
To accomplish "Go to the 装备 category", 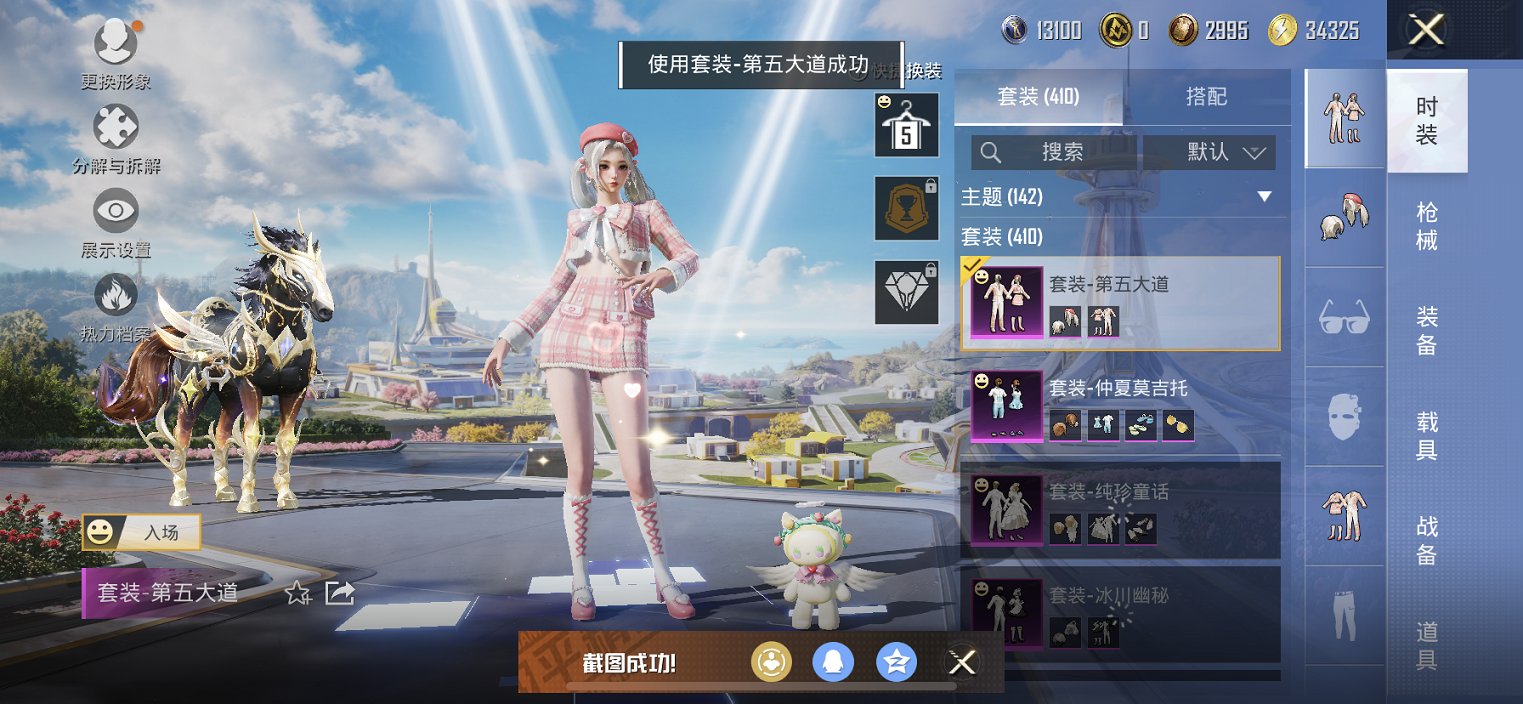I will pyautogui.click(x=1427, y=331).
